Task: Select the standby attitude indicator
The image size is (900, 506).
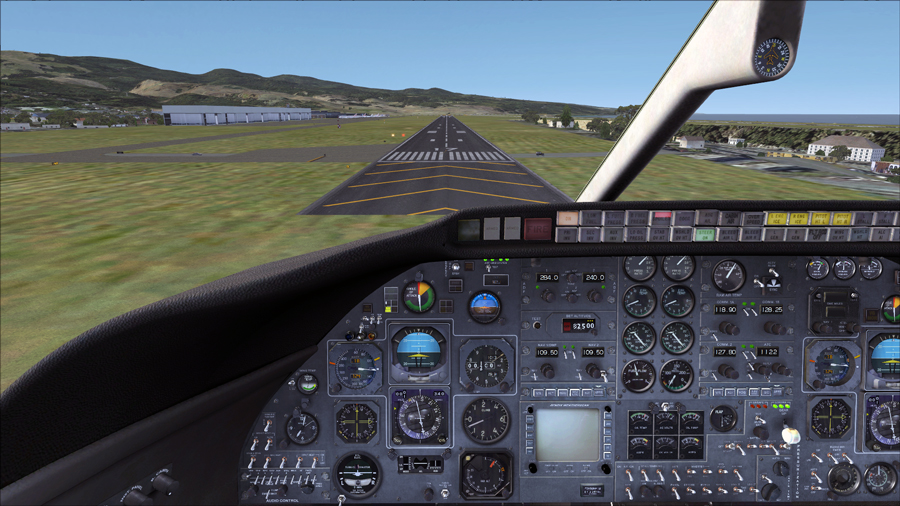Action: pos(485,305)
